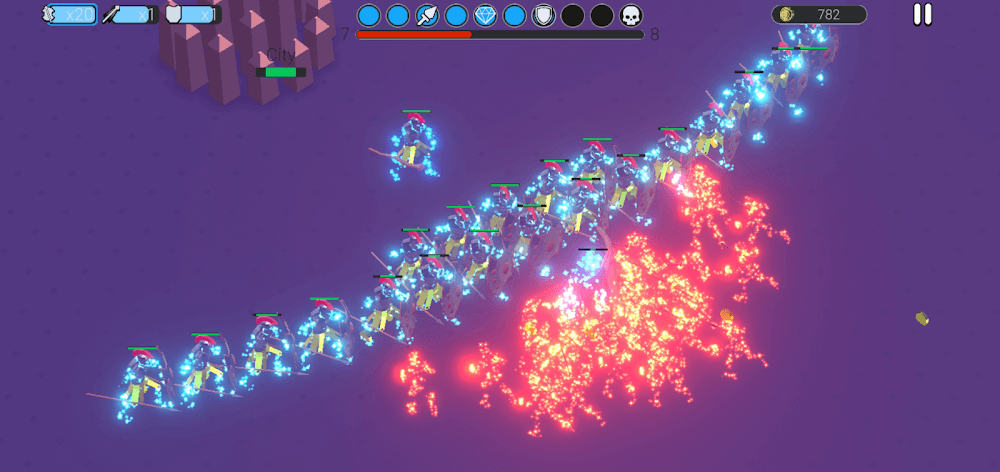Click the shield wave icon in the wave tracker
The width and height of the screenshot is (1000, 472).
tap(543, 15)
